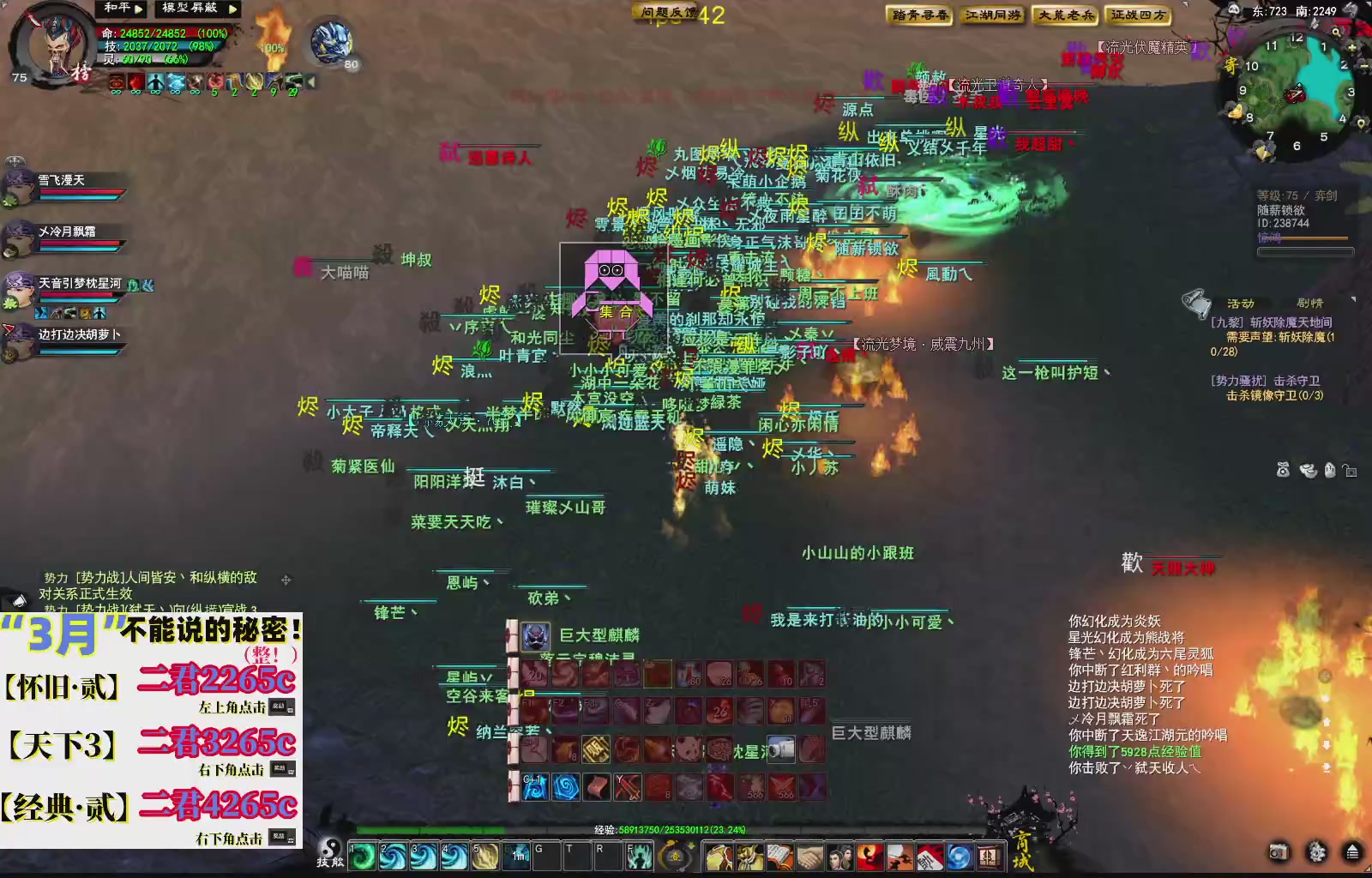Toggle 模型屏蔽 model hiding at top left
The height and width of the screenshot is (878, 1372).
189,9
